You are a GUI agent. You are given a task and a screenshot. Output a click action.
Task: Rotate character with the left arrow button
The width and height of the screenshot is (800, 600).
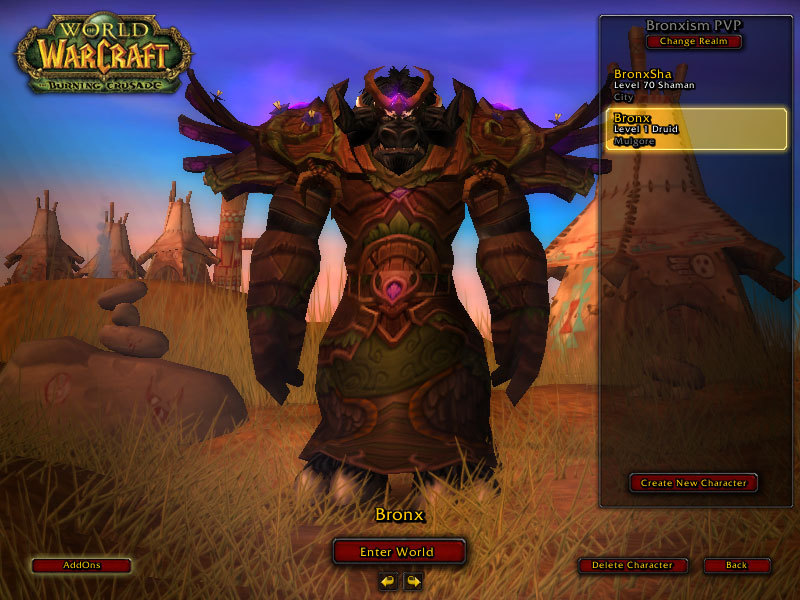(x=388, y=580)
